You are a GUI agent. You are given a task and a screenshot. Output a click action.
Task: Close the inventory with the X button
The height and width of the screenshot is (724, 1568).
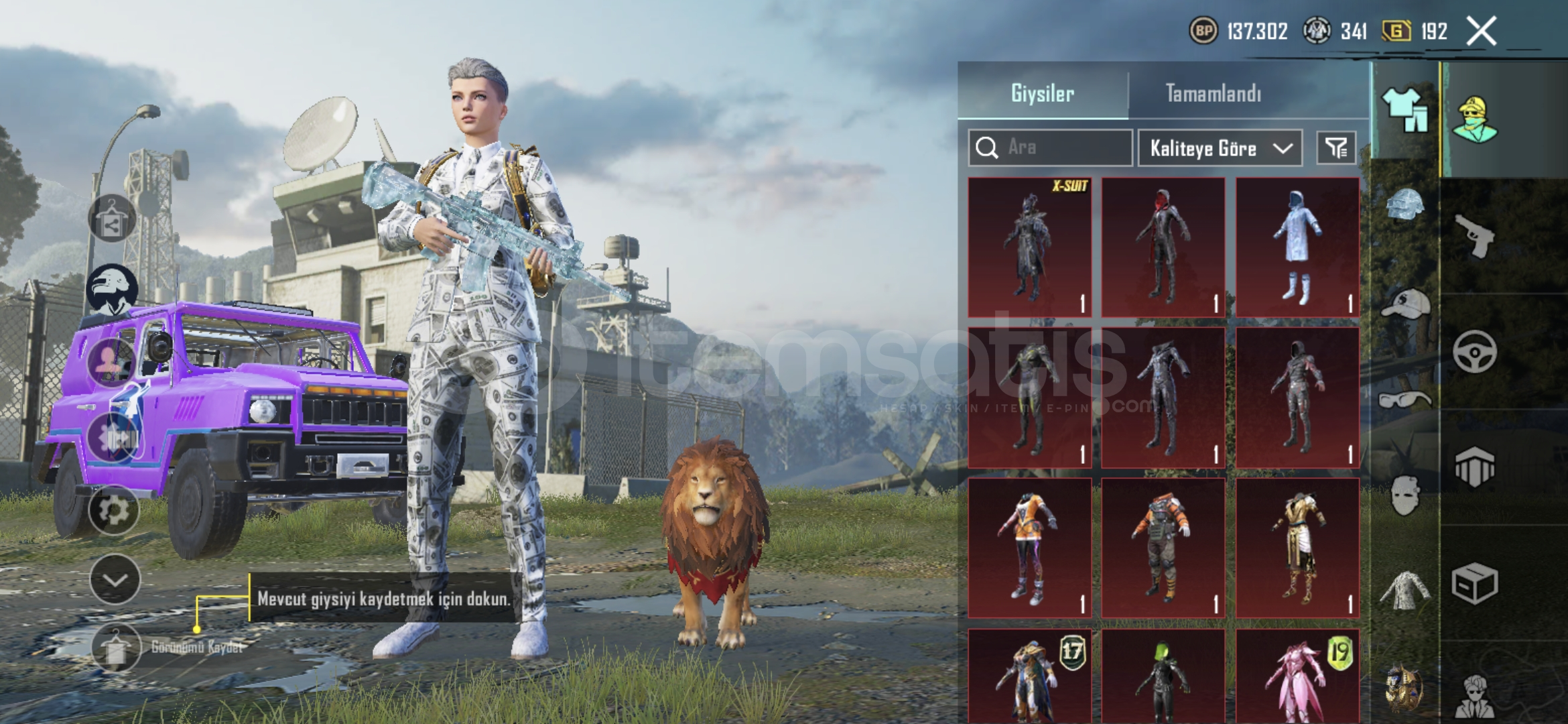[1481, 31]
